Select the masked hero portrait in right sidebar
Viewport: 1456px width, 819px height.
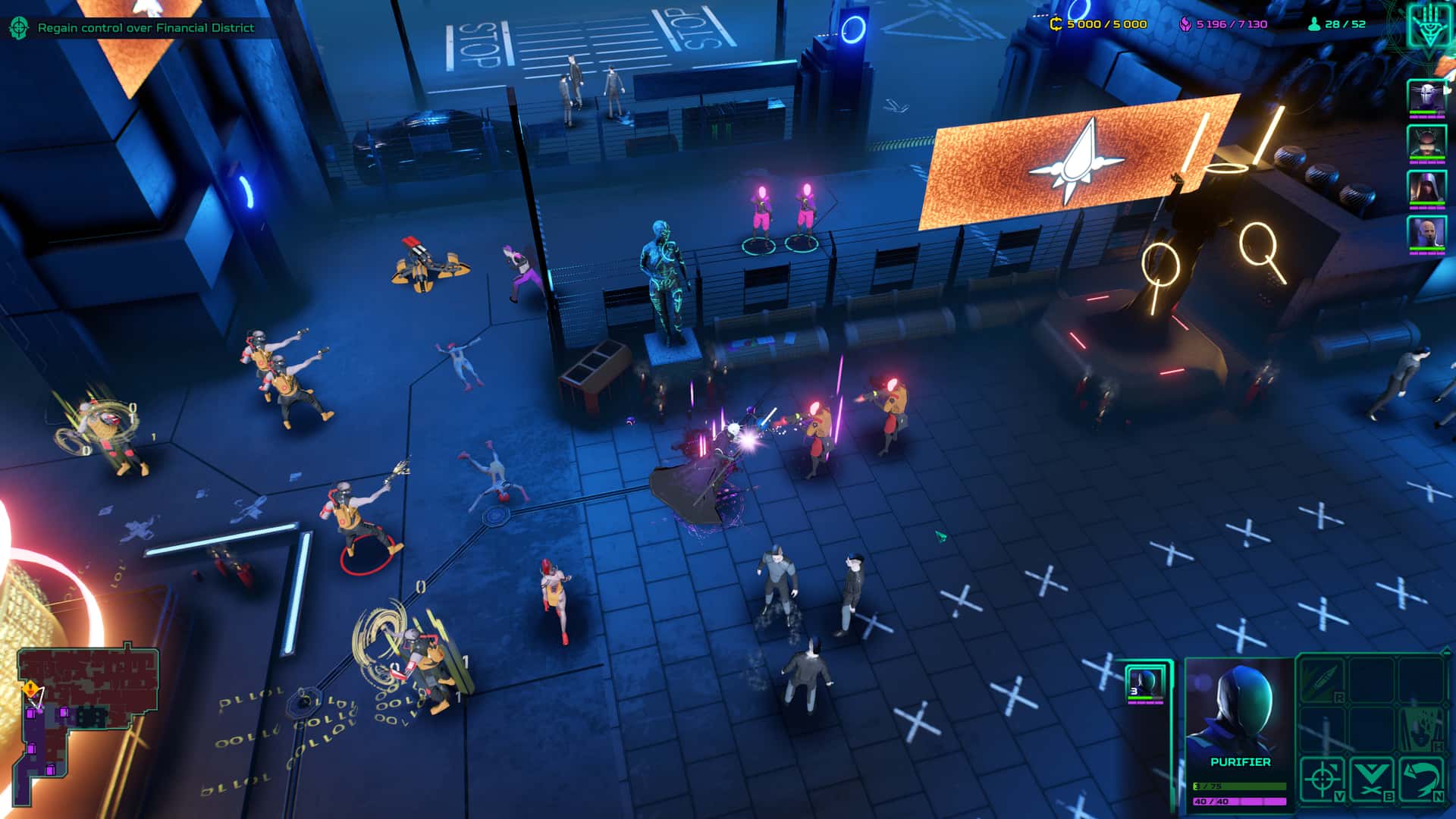pos(1427,96)
